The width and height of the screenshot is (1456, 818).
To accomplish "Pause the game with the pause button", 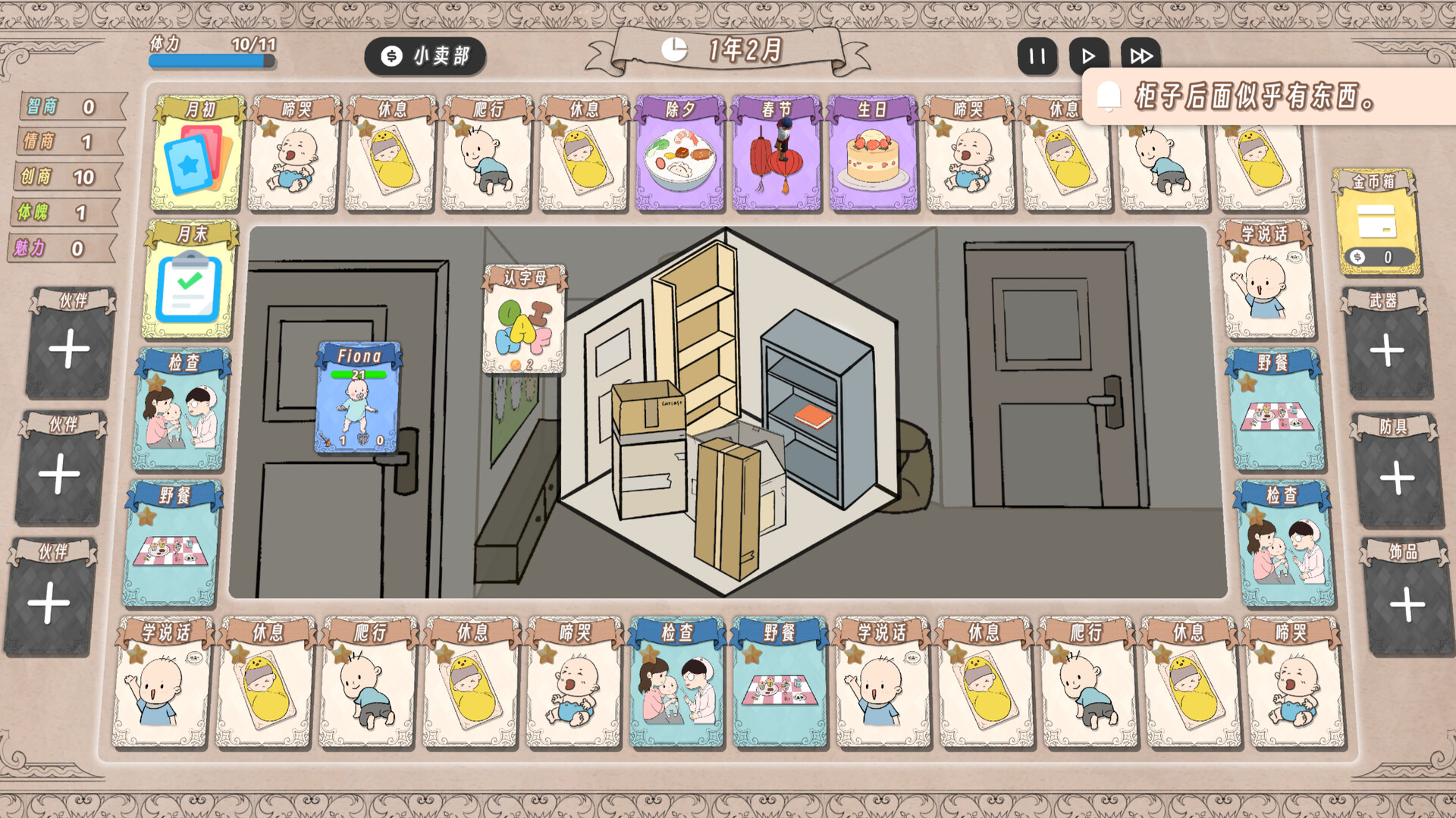I will [1037, 55].
